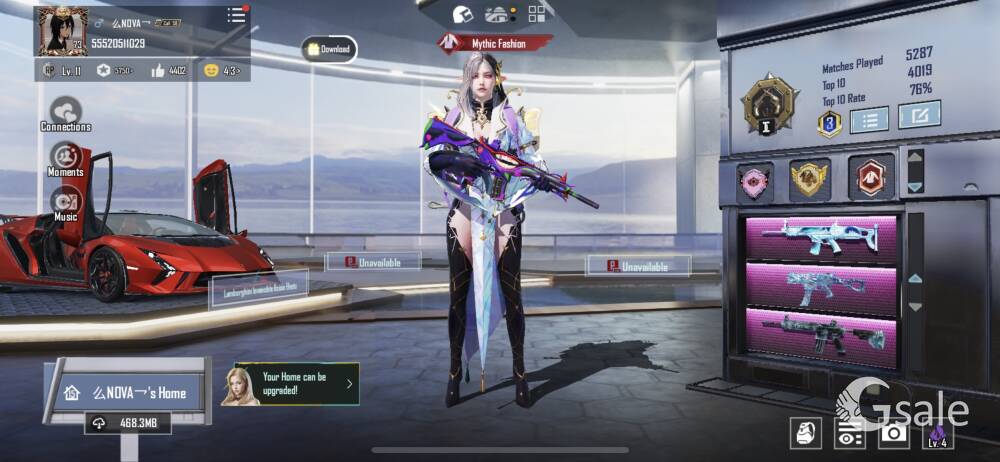The image size is (1000, 462).
Task: Open NOVA's Home button
Action: click(x=127, y=393)
